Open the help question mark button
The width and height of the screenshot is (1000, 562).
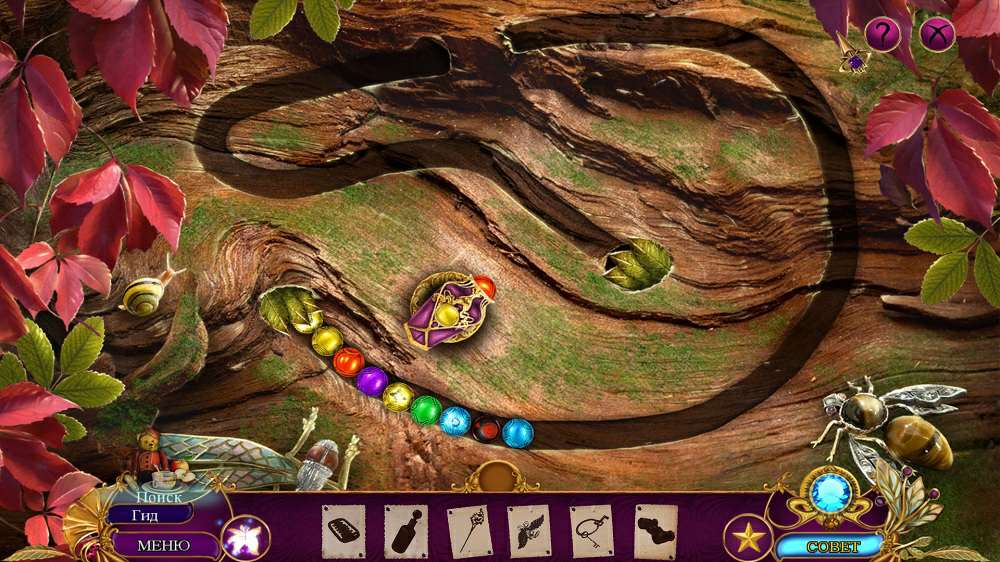click(882, 36)
